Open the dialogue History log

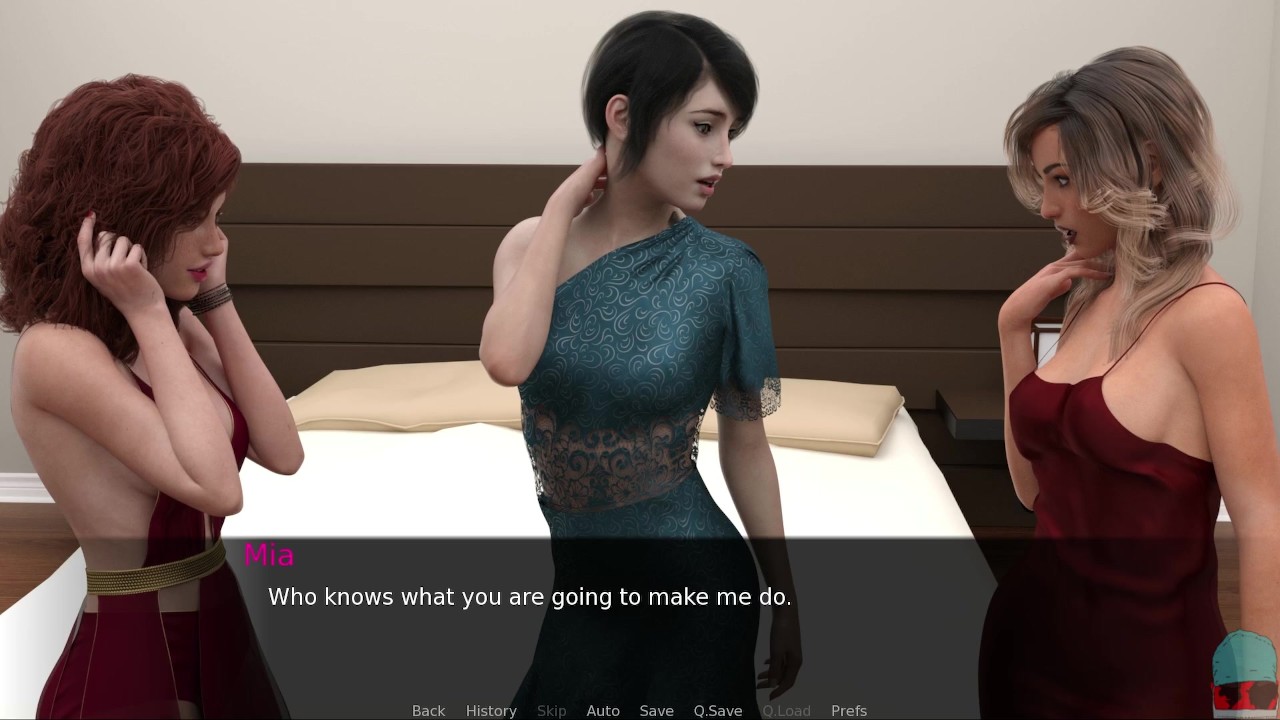pos(491,711)
